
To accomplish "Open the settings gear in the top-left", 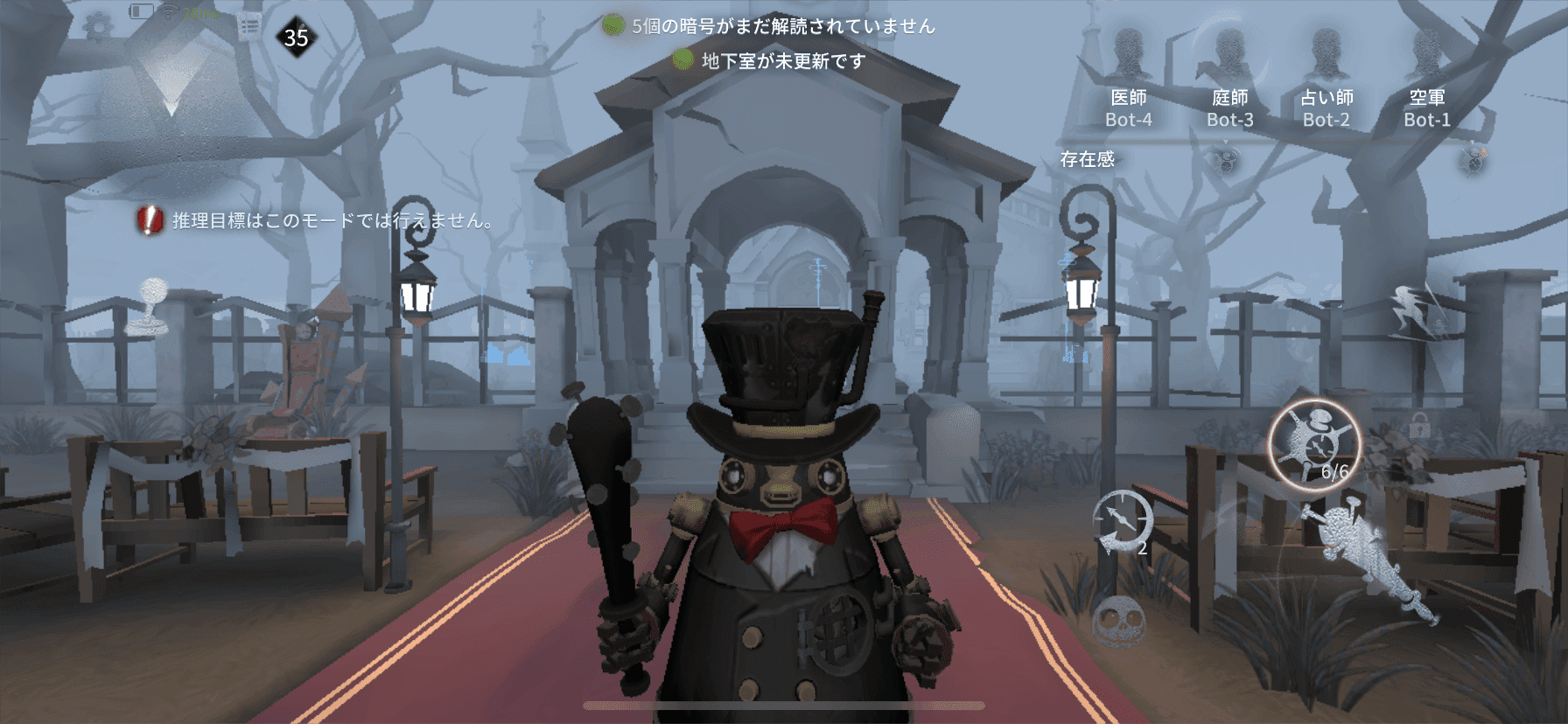I will [x=99, y=25].
